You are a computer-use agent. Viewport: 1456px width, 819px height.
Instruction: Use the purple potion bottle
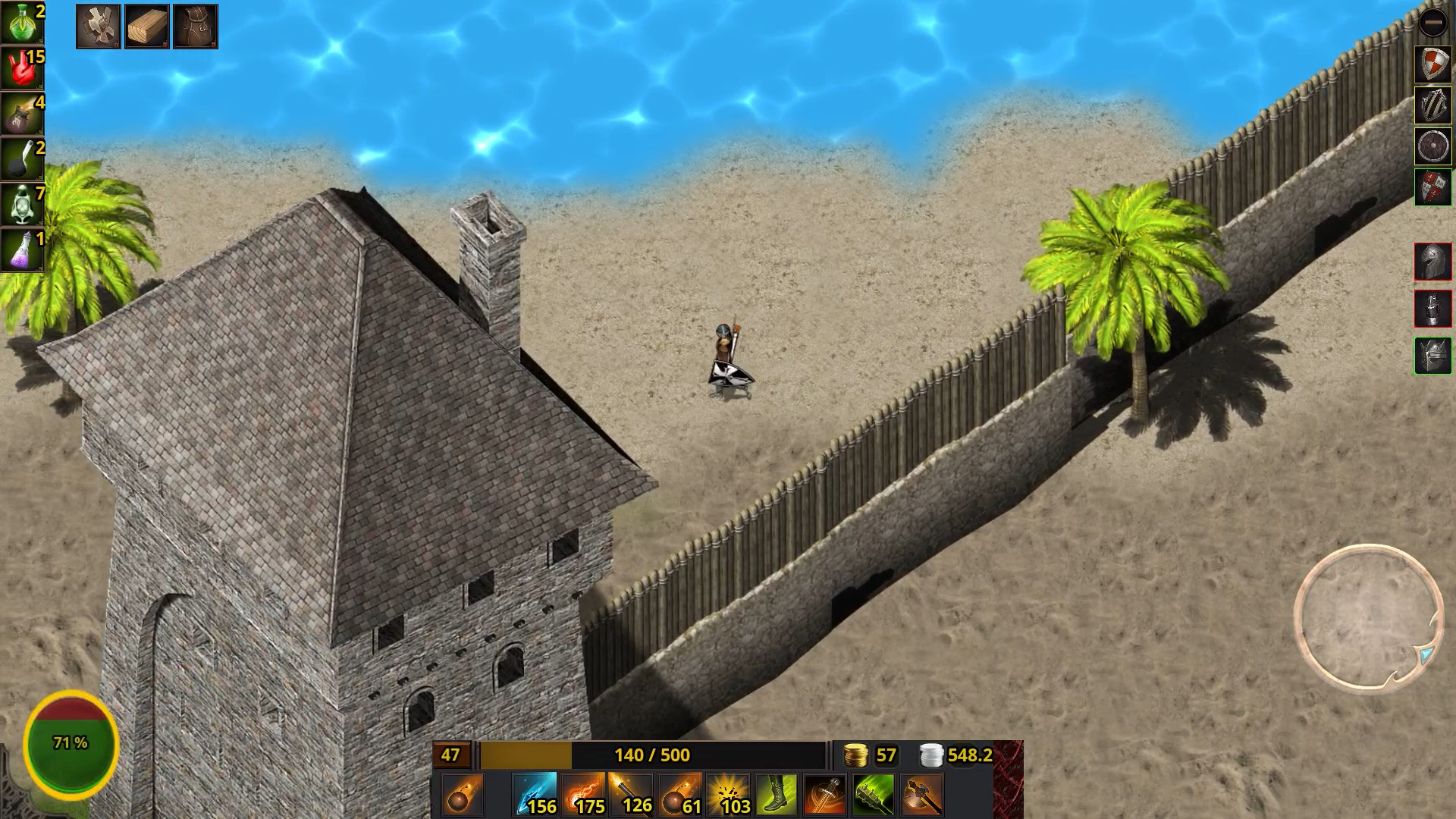click(x=22, y=249)
